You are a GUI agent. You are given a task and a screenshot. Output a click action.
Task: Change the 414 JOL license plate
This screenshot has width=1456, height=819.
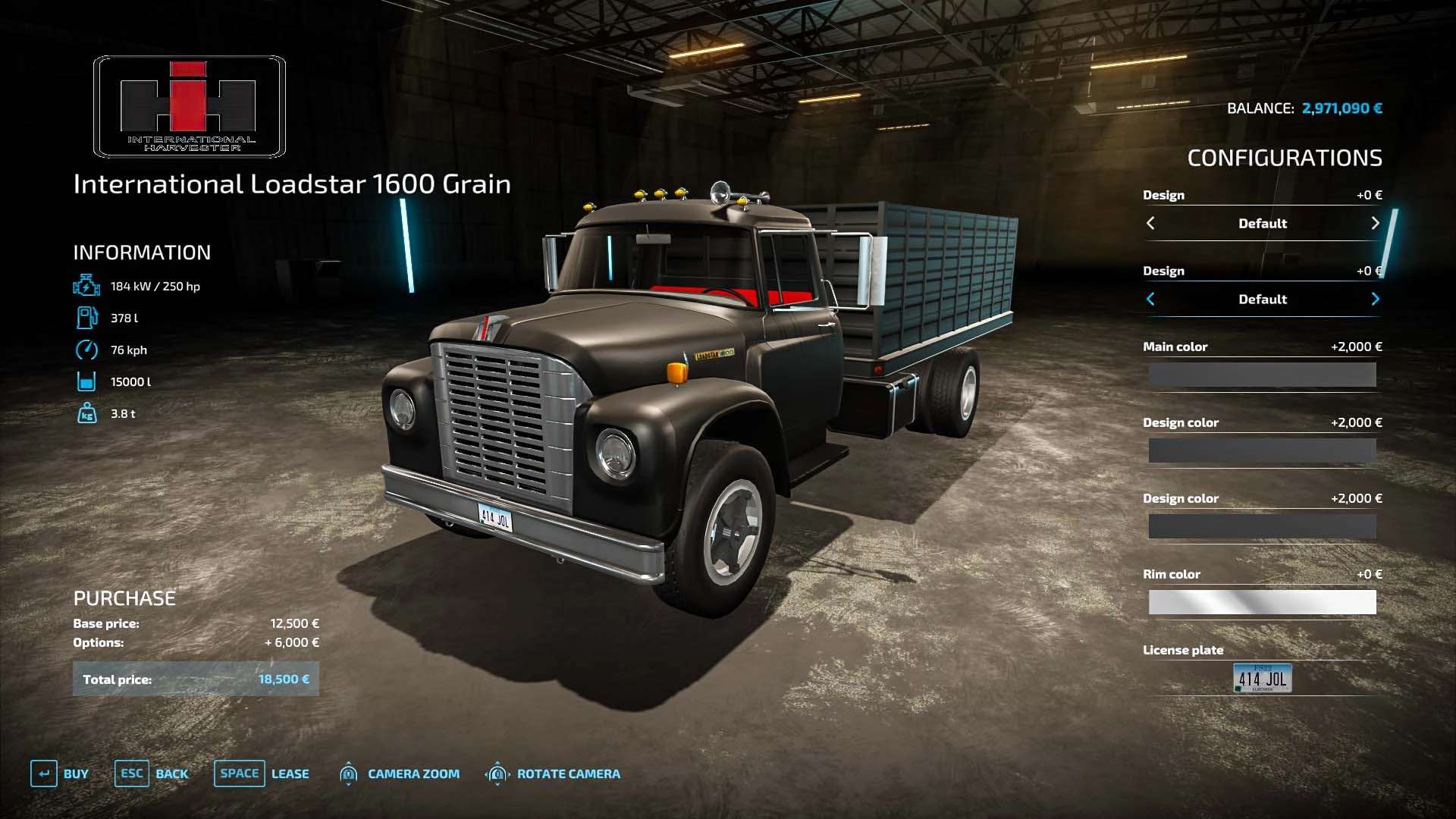pos(1262,678)
